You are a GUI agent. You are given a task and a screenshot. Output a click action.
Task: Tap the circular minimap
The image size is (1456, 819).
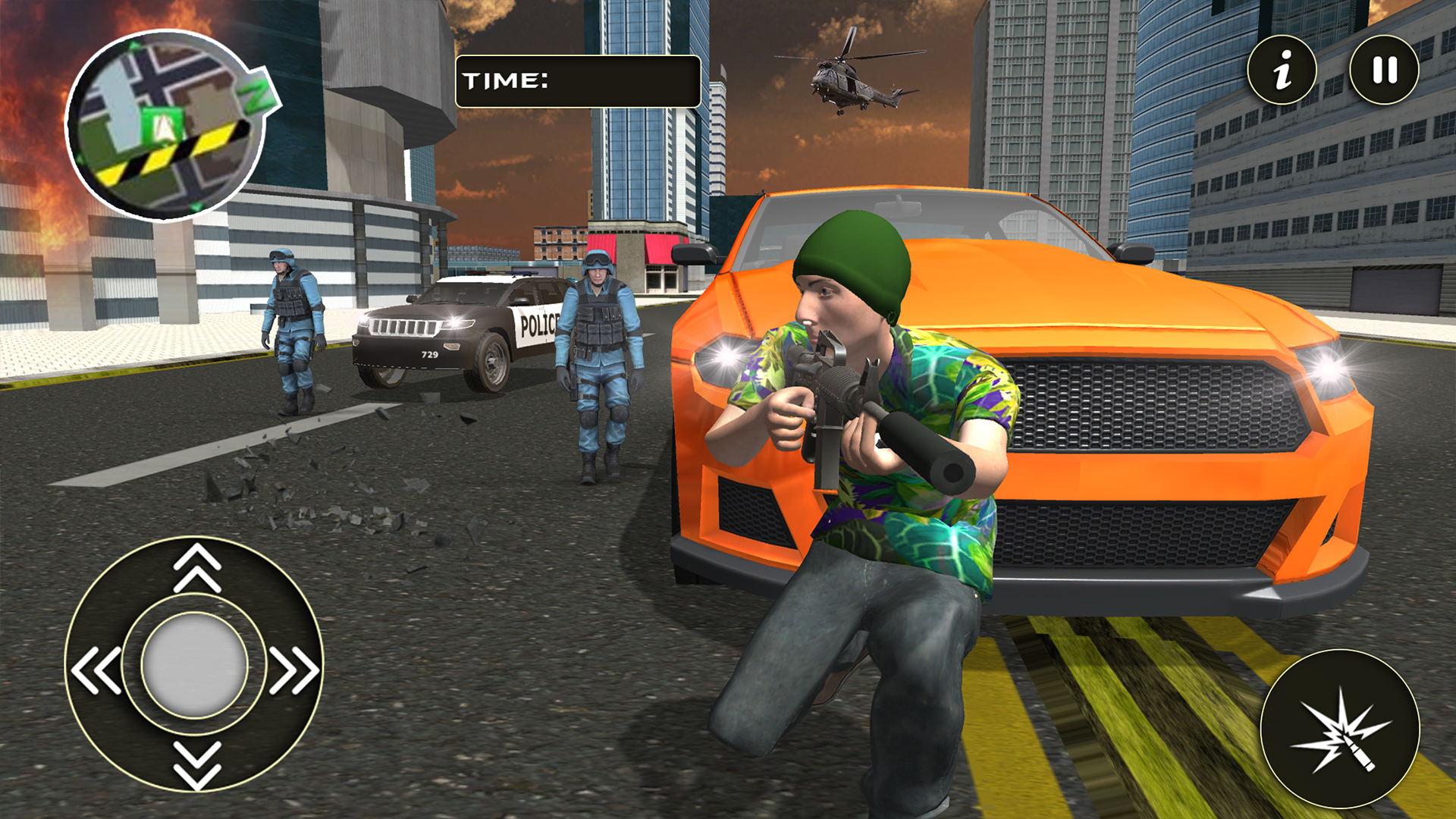click(x=167, y=126)
